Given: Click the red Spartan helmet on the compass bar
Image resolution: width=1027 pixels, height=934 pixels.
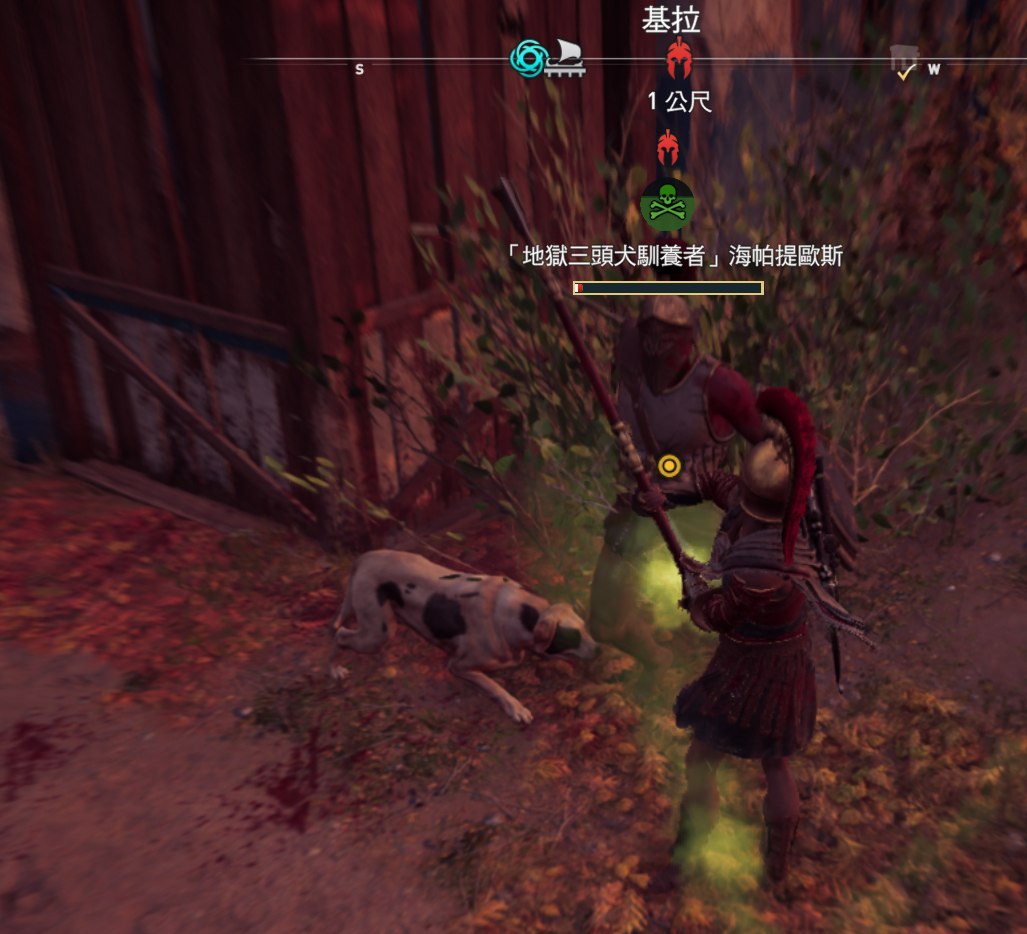Looking at the screenshot, I should [x=680, y=58].
